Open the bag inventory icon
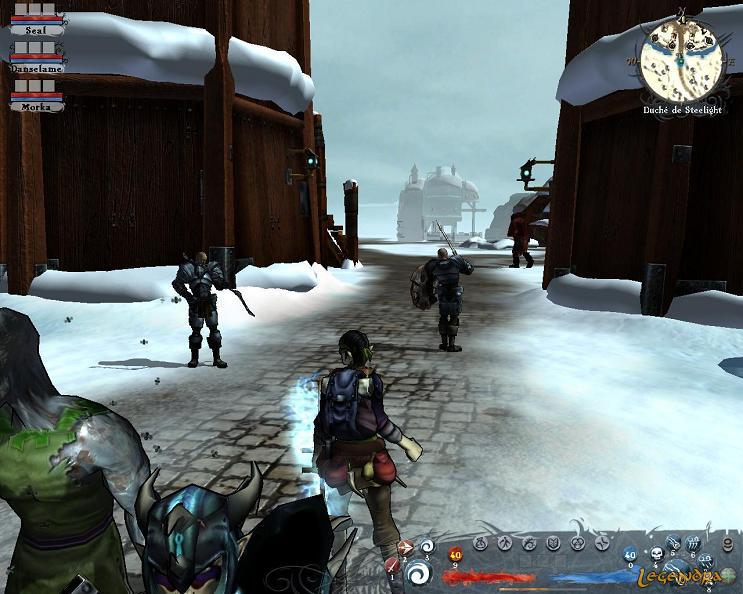 (480, 543)
